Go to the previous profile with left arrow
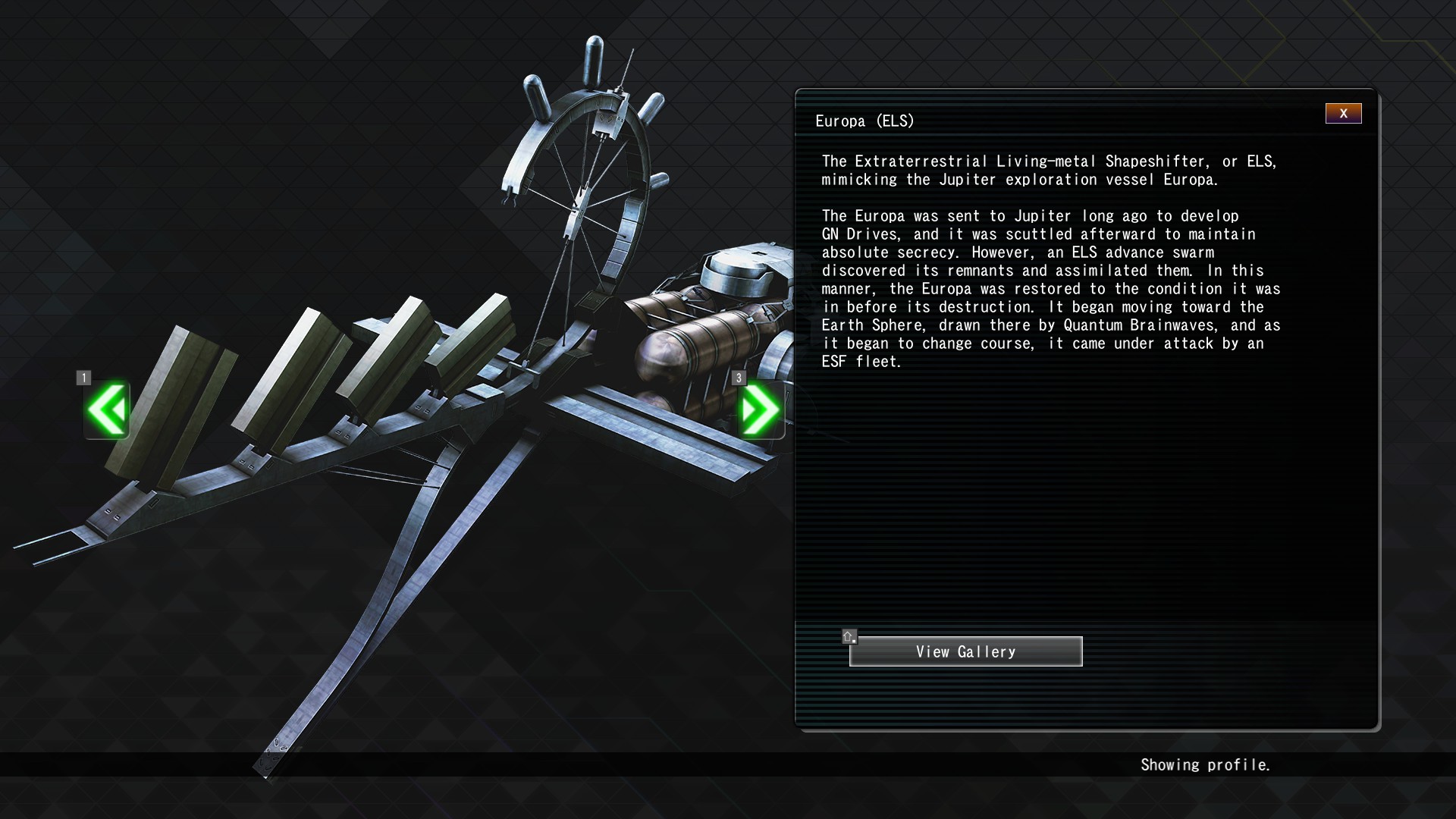The height and width of the screenshot is (819, 1456). pos(107,409)
